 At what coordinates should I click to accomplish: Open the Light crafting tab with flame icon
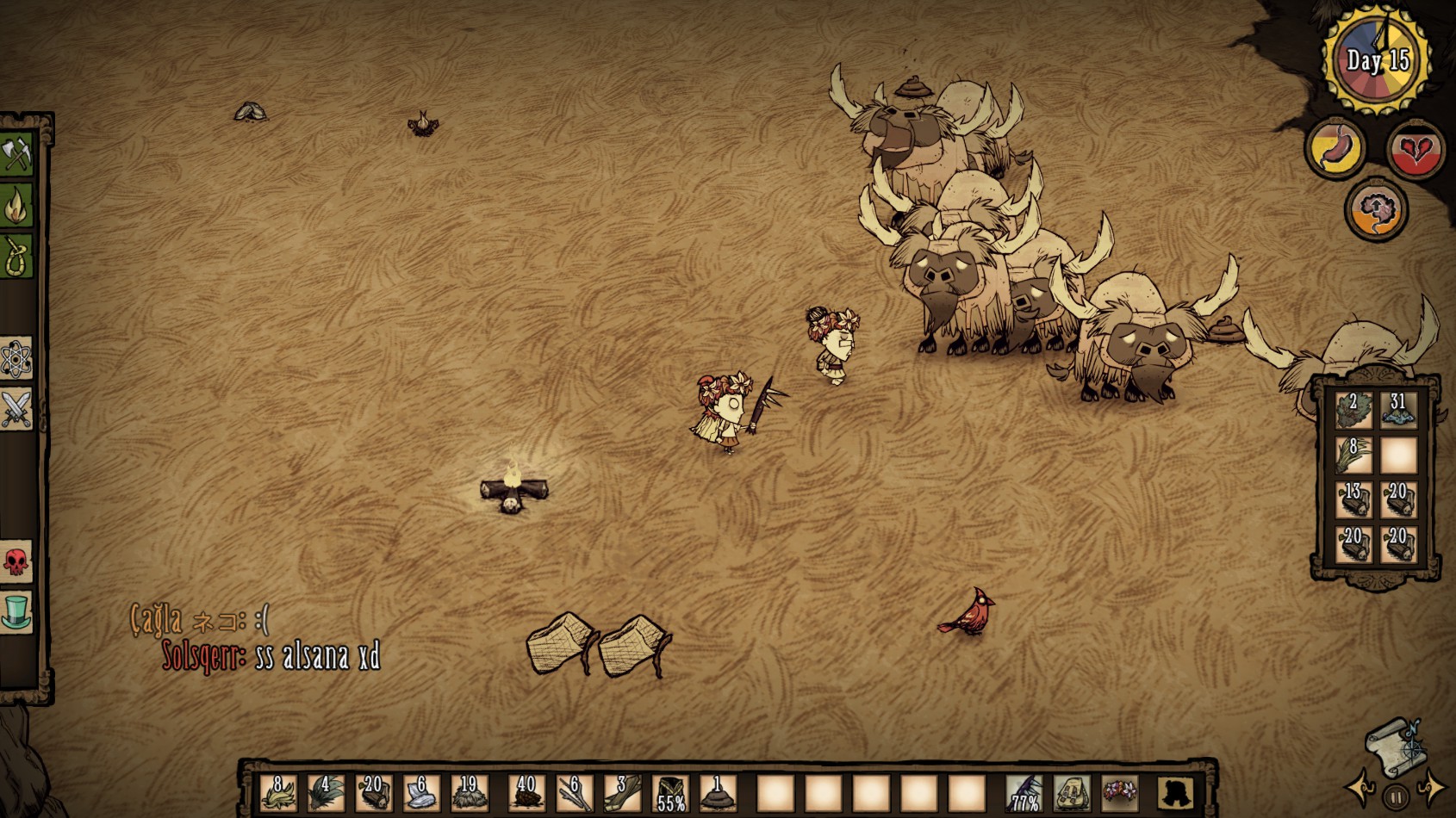[x=16, y=206]
